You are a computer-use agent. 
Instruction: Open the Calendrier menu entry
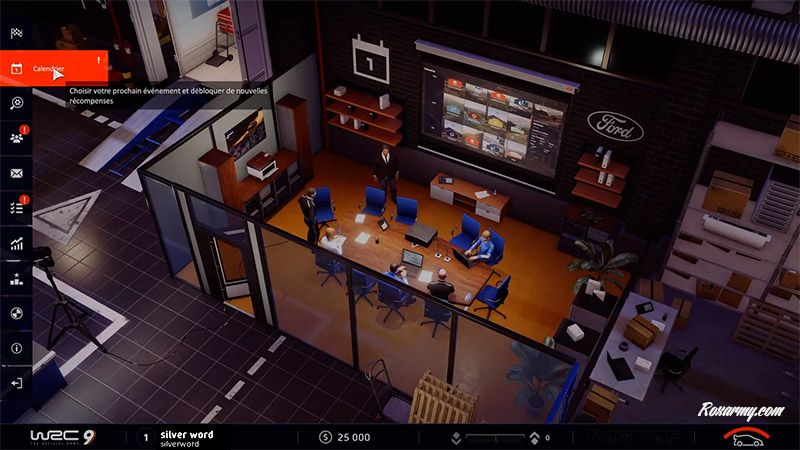point(52,69)
